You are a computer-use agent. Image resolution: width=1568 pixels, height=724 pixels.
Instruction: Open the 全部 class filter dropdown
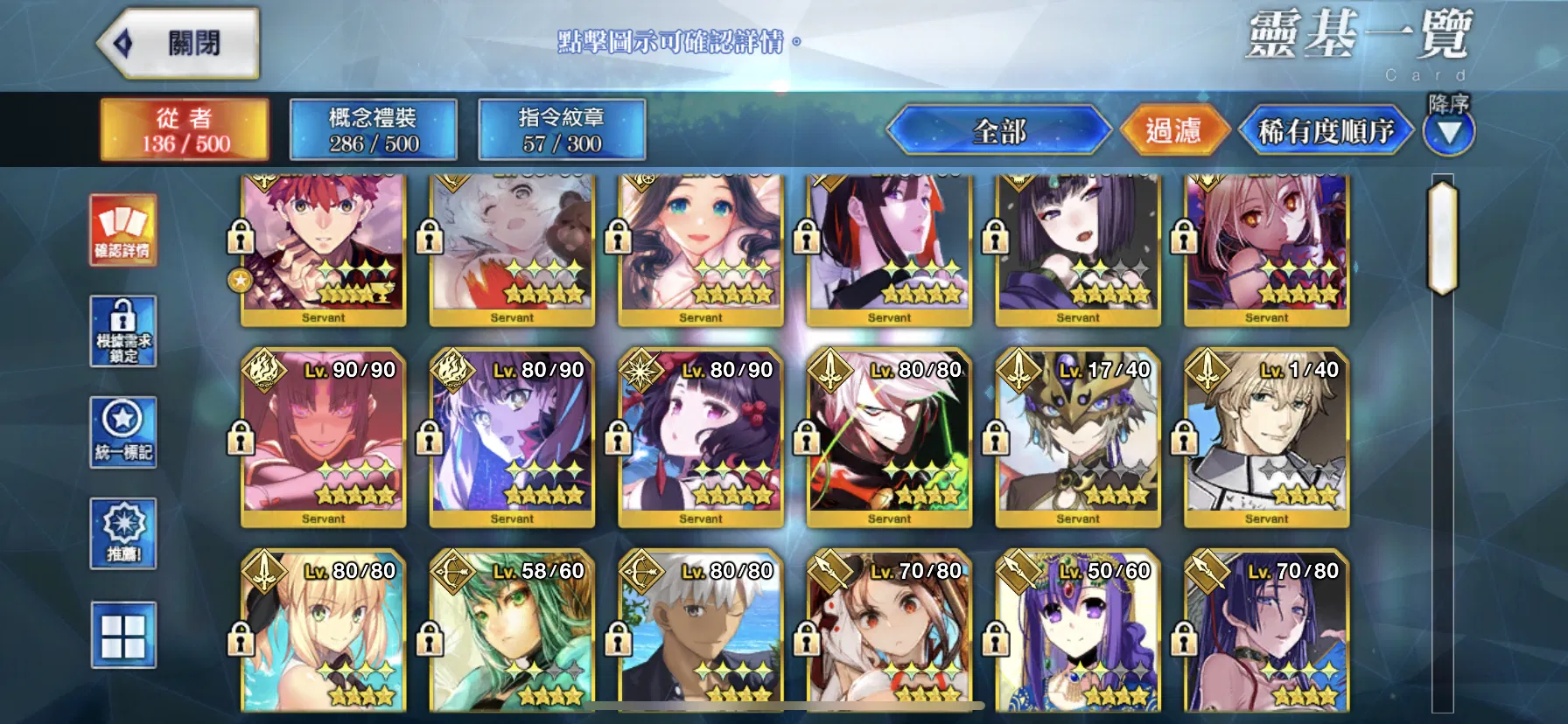point(1000,131)
